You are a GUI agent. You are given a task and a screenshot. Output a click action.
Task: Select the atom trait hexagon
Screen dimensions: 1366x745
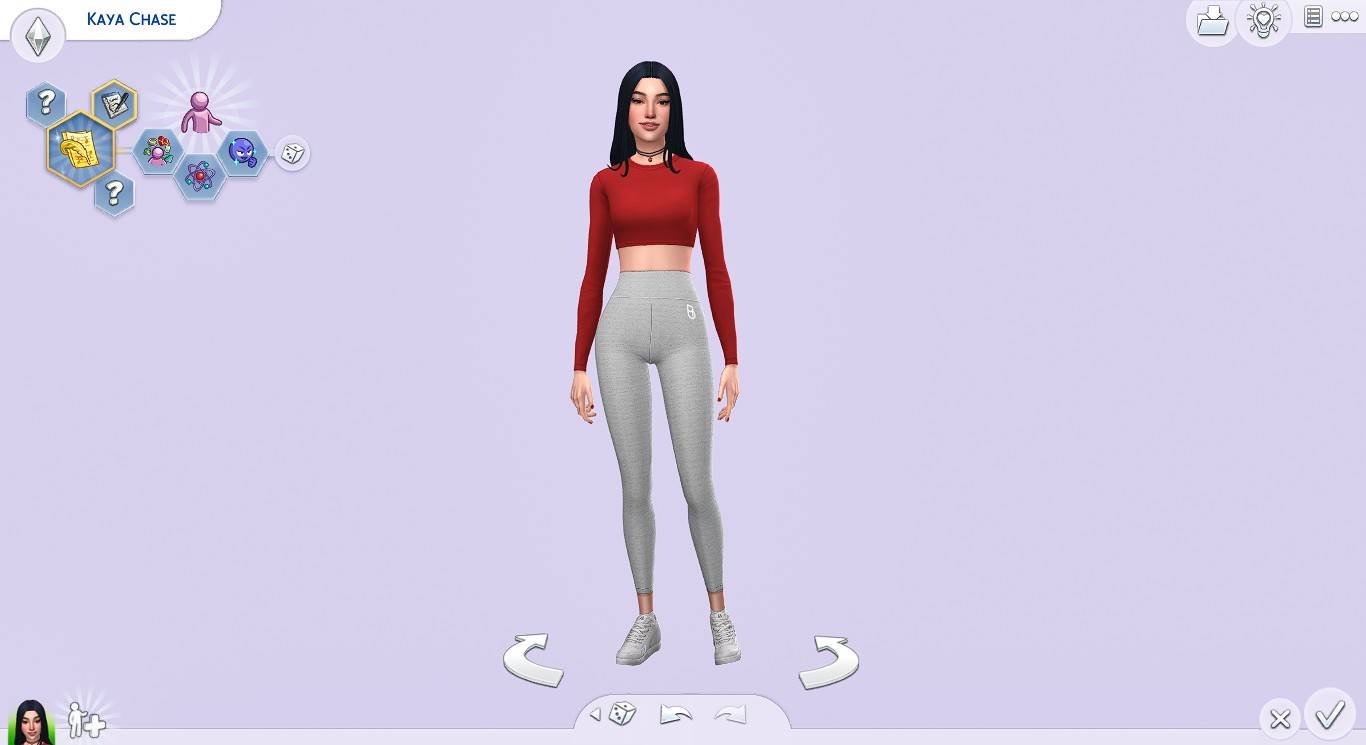pyautogui.click(x=198, y=175)
